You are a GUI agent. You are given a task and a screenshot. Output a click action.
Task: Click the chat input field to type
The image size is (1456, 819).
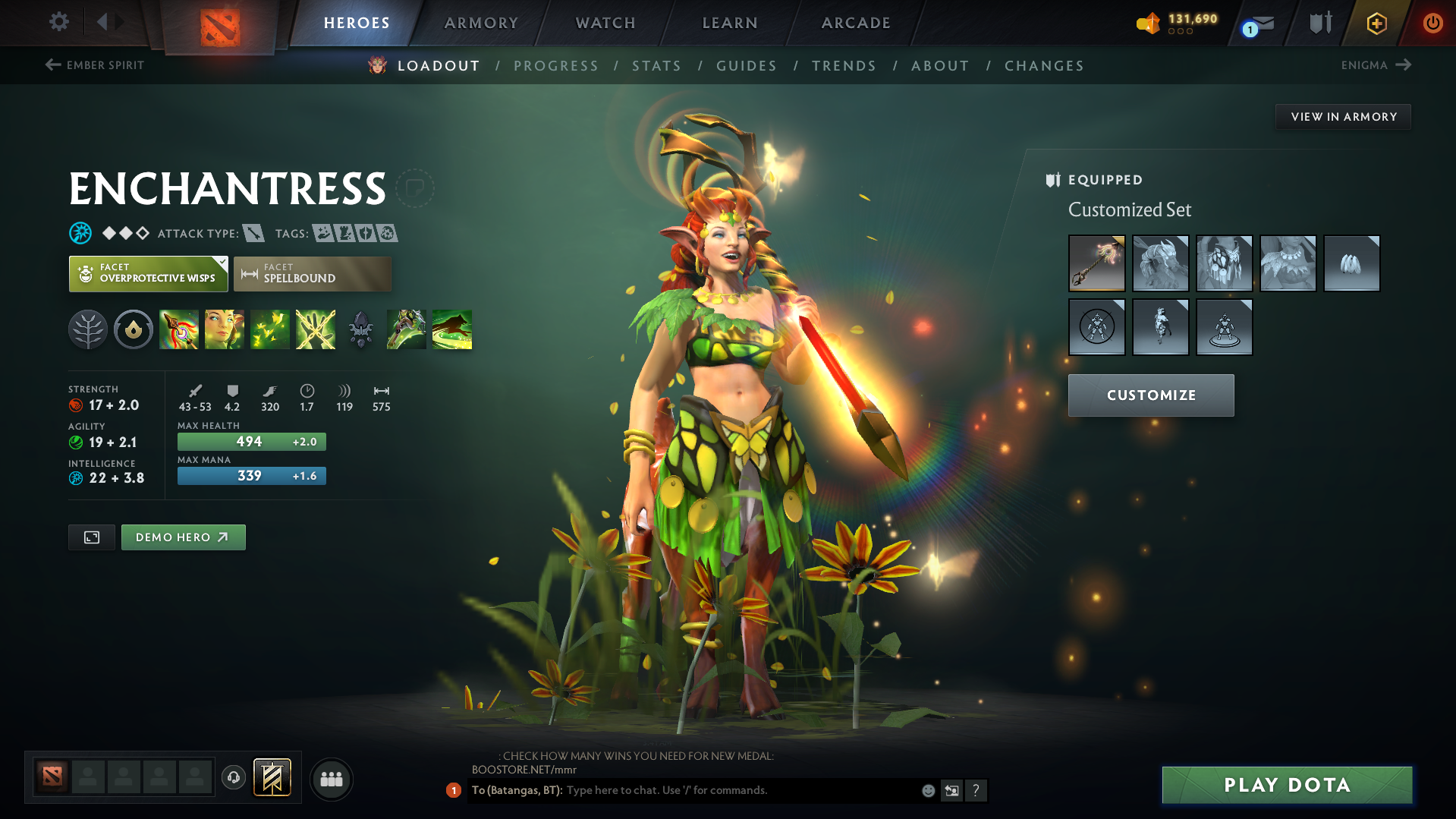(x=721, y=790)
